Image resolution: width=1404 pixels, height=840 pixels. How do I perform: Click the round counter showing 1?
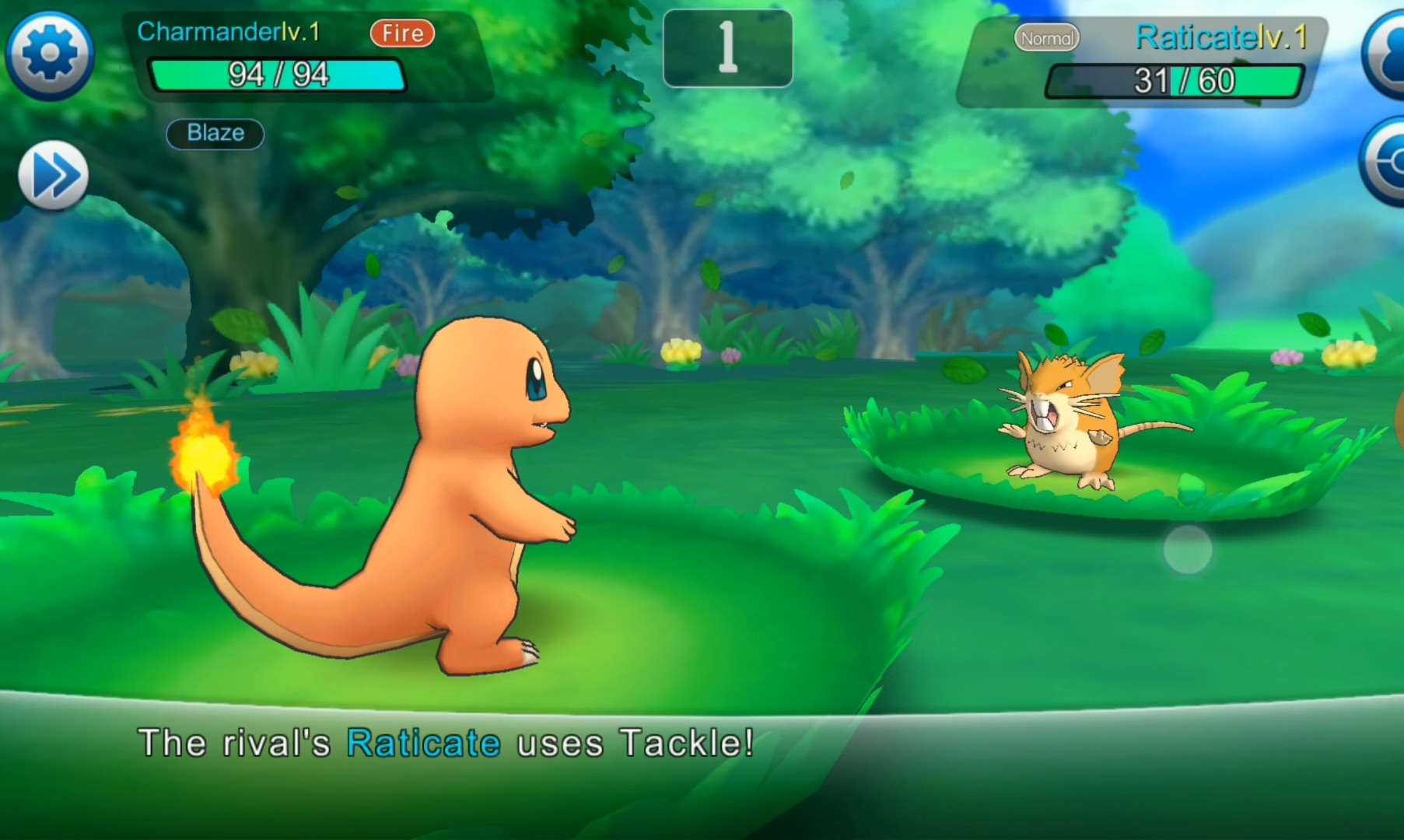[727, 48]
